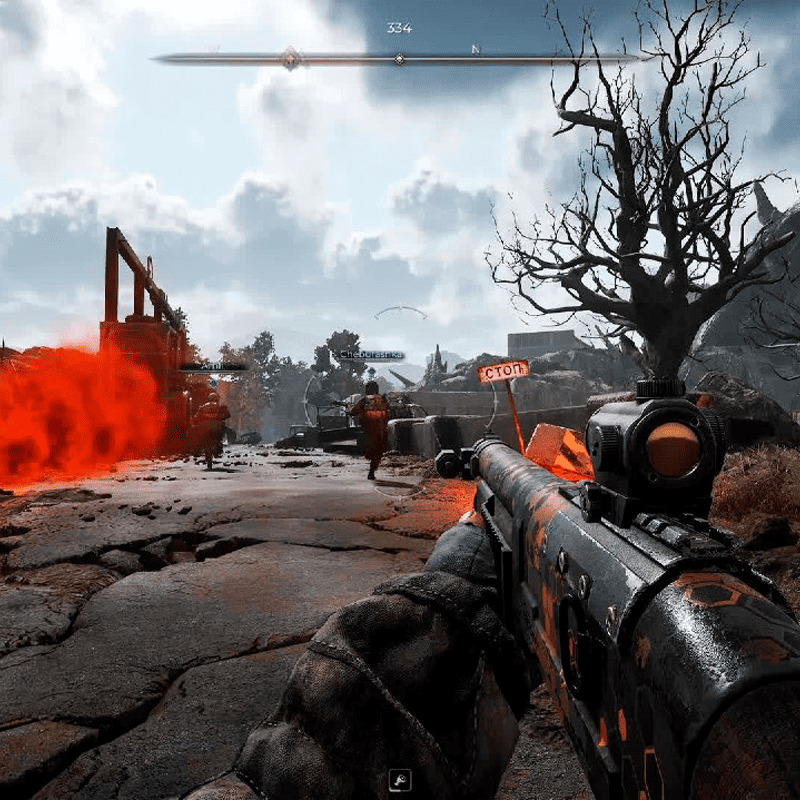Viewport: 800px width, 800px height.
Task: Select the Cheburashka teammate nameplate
Action: tap(369, 355)
